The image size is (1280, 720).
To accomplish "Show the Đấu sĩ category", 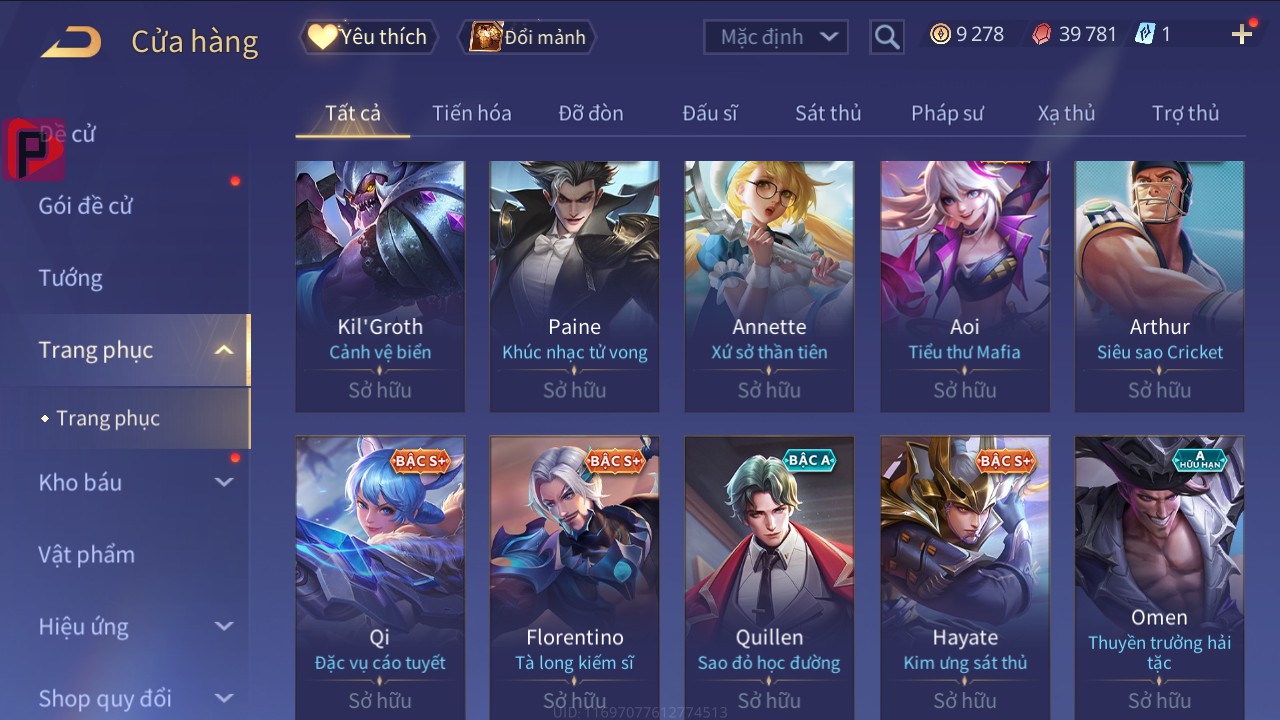I will coord(709,113).
